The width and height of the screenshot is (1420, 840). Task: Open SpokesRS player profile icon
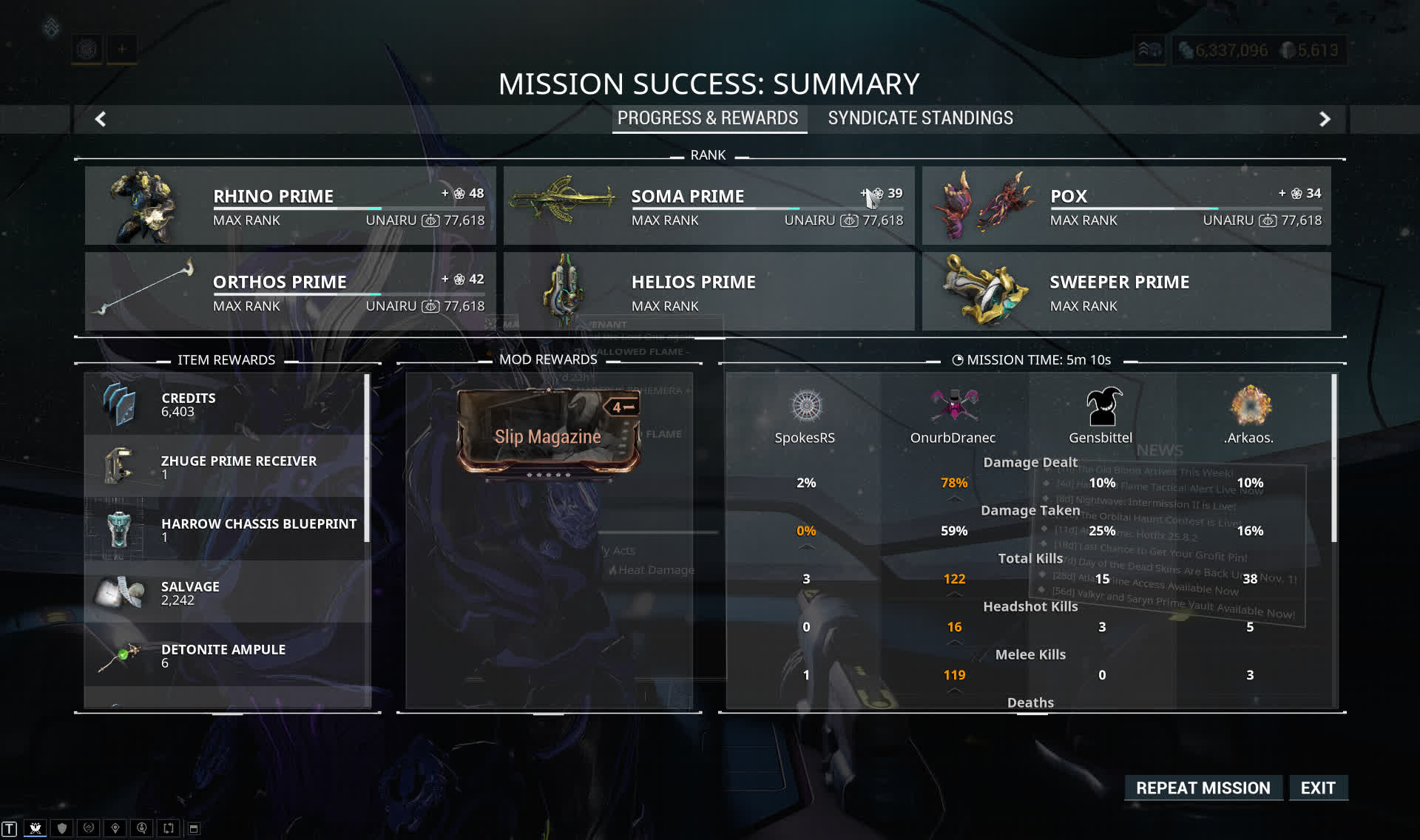[x=805, y=406]
